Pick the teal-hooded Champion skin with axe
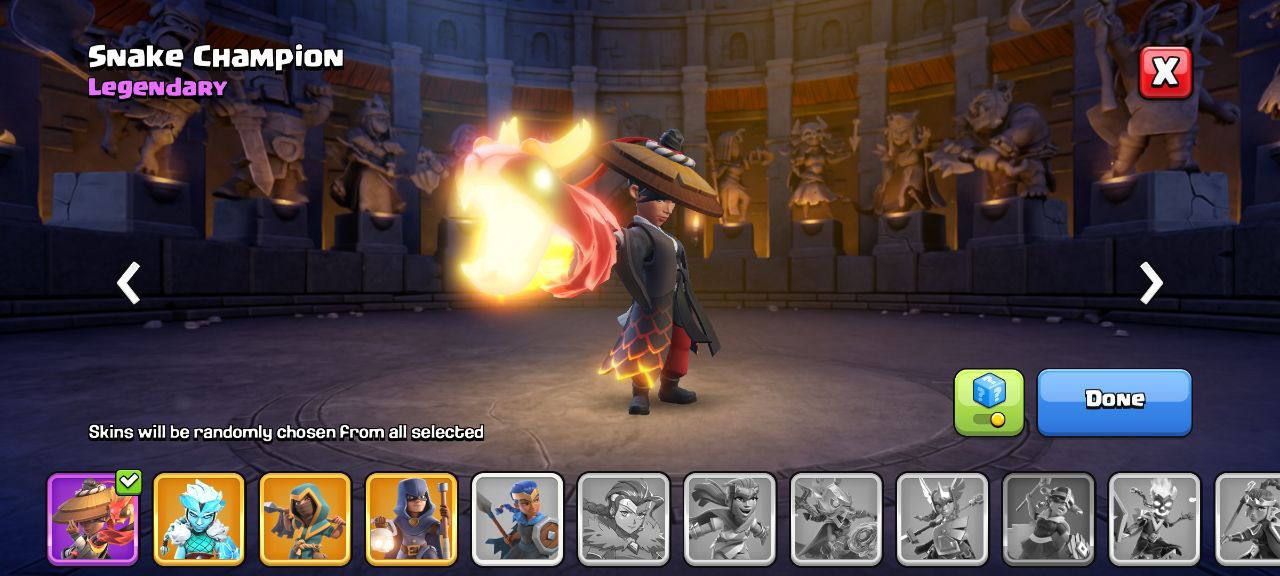1280x576 pixels. coord(305,519)
